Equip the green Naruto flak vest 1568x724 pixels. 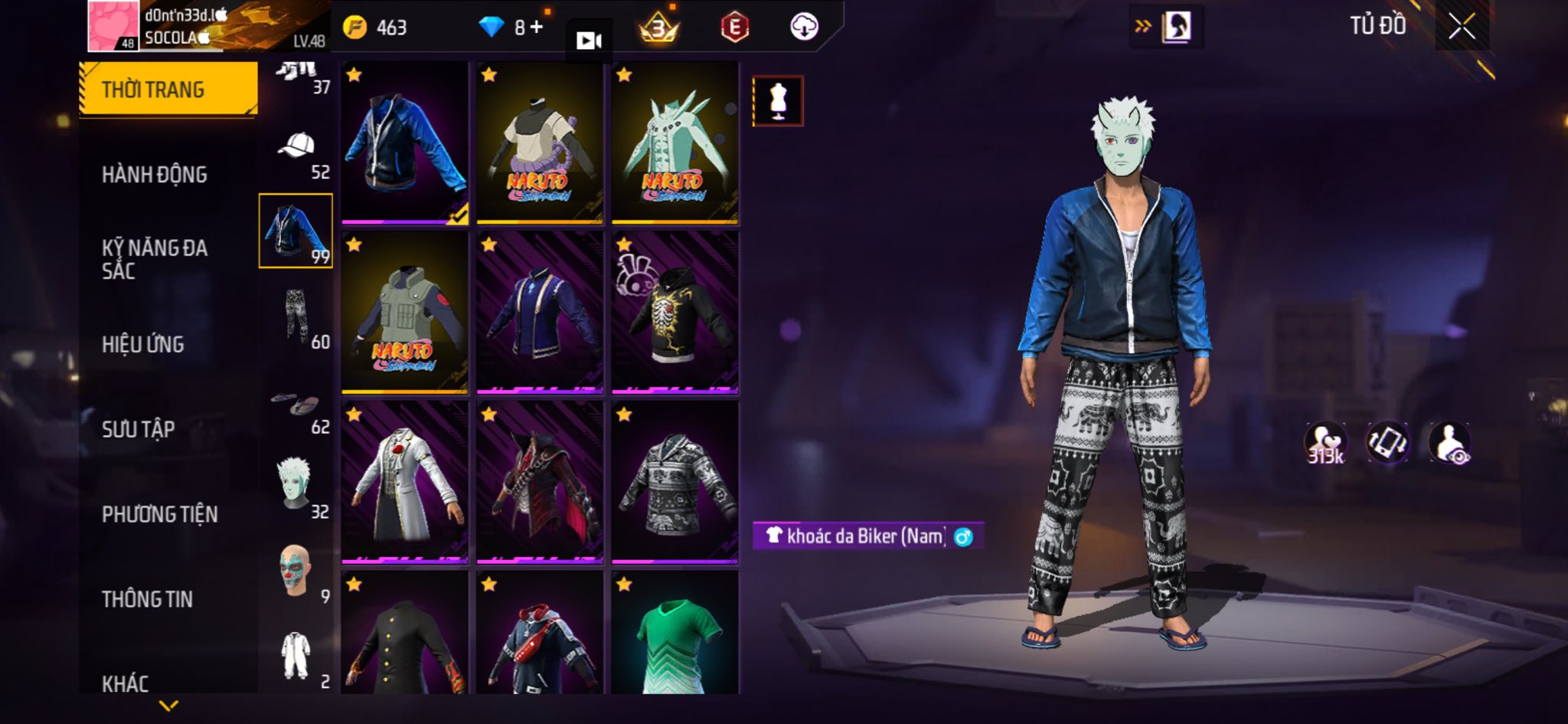404,313
